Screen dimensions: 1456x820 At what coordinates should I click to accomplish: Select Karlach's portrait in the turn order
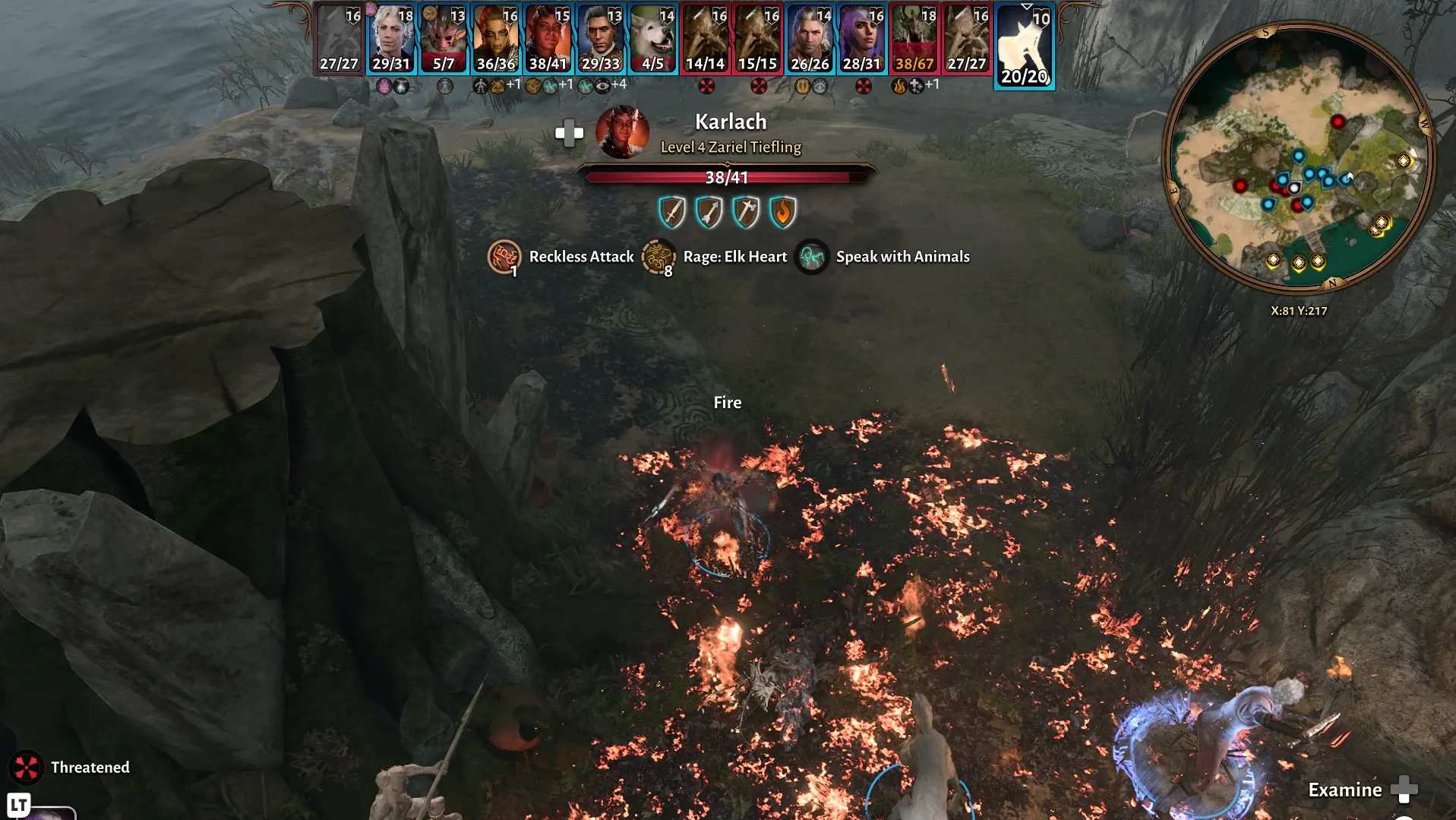(x=548, y=38)
